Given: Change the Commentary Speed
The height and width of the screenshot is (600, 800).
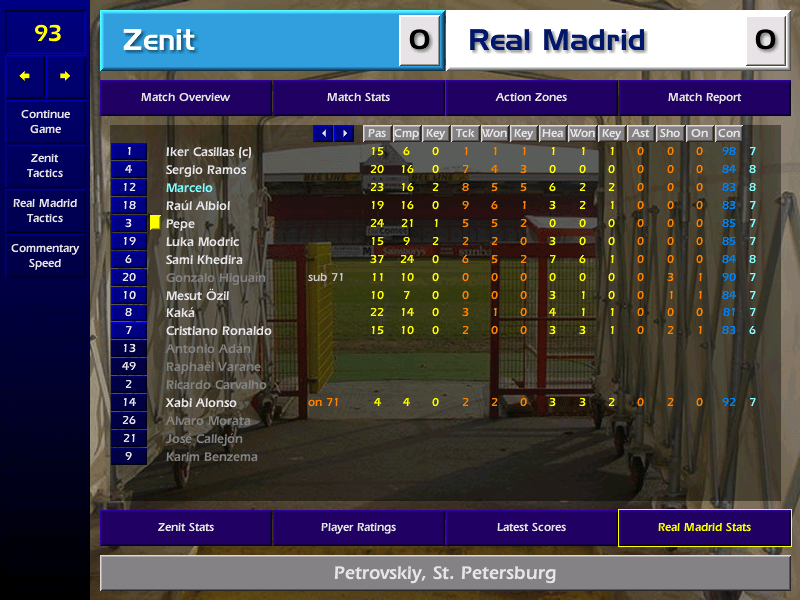Looking at the screenshot, I should point(45,256).
